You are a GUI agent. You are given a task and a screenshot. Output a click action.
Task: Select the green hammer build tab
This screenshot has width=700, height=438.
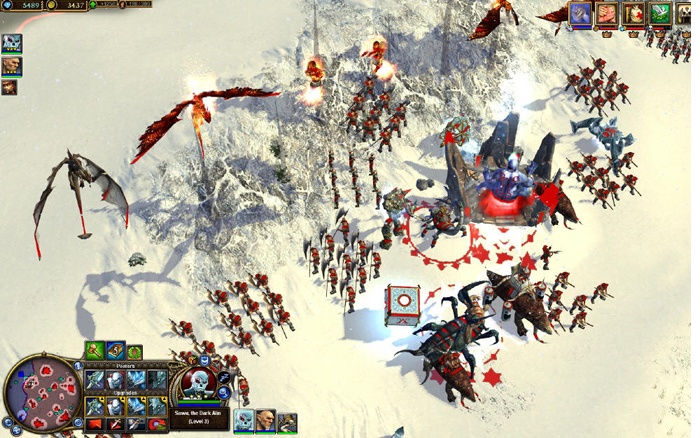[94, 350]
